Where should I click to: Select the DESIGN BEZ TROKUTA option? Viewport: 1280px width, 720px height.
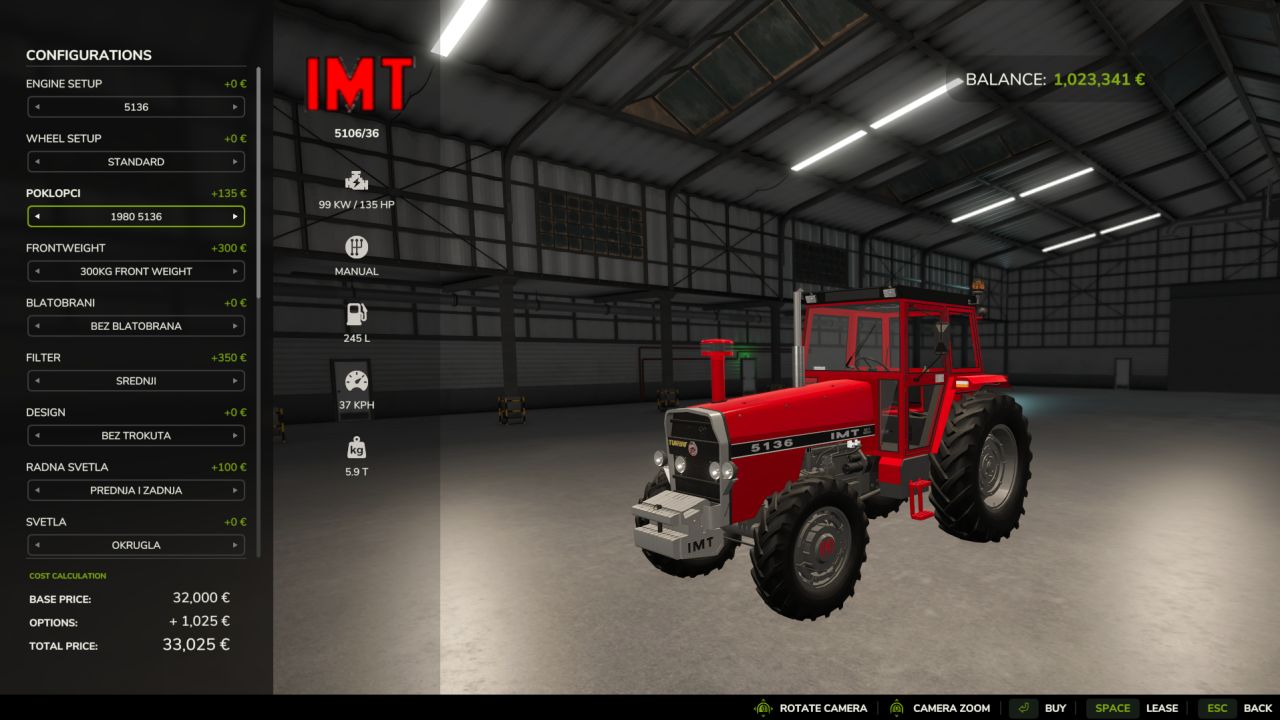(x=135, y=435)
